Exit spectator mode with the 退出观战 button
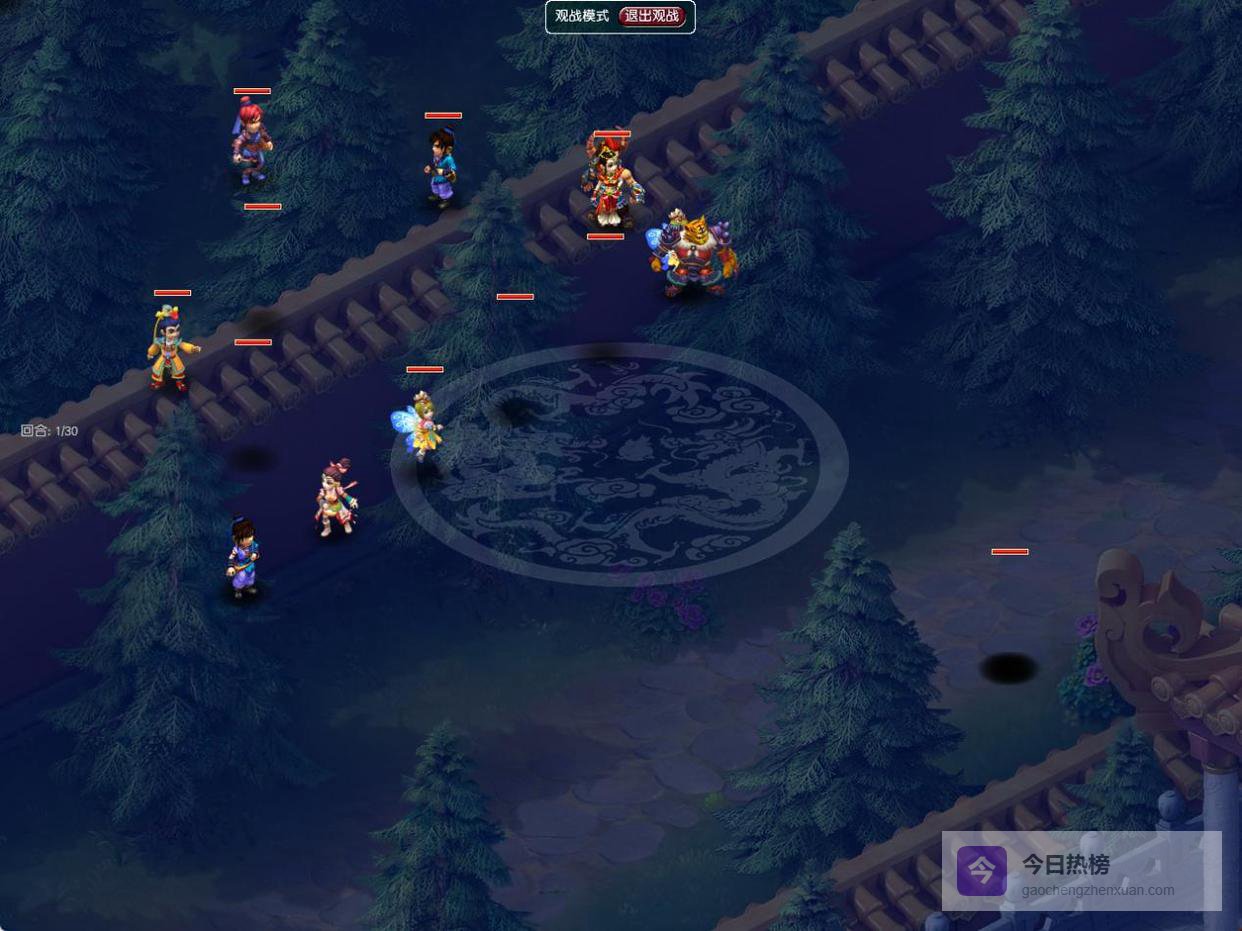 tap(652, 16)
